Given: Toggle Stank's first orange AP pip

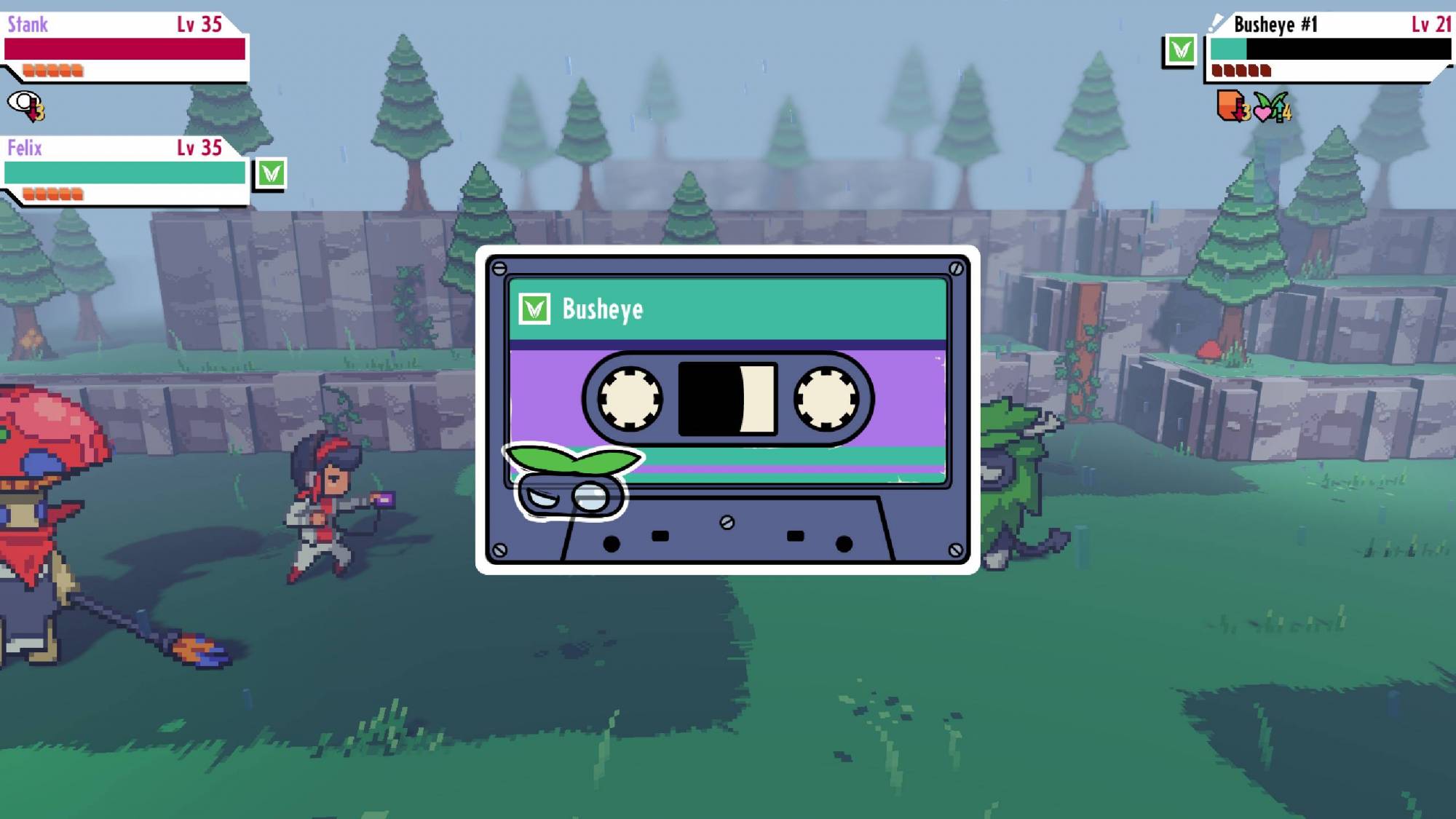Looking at the screenshot, I should 27,69.
